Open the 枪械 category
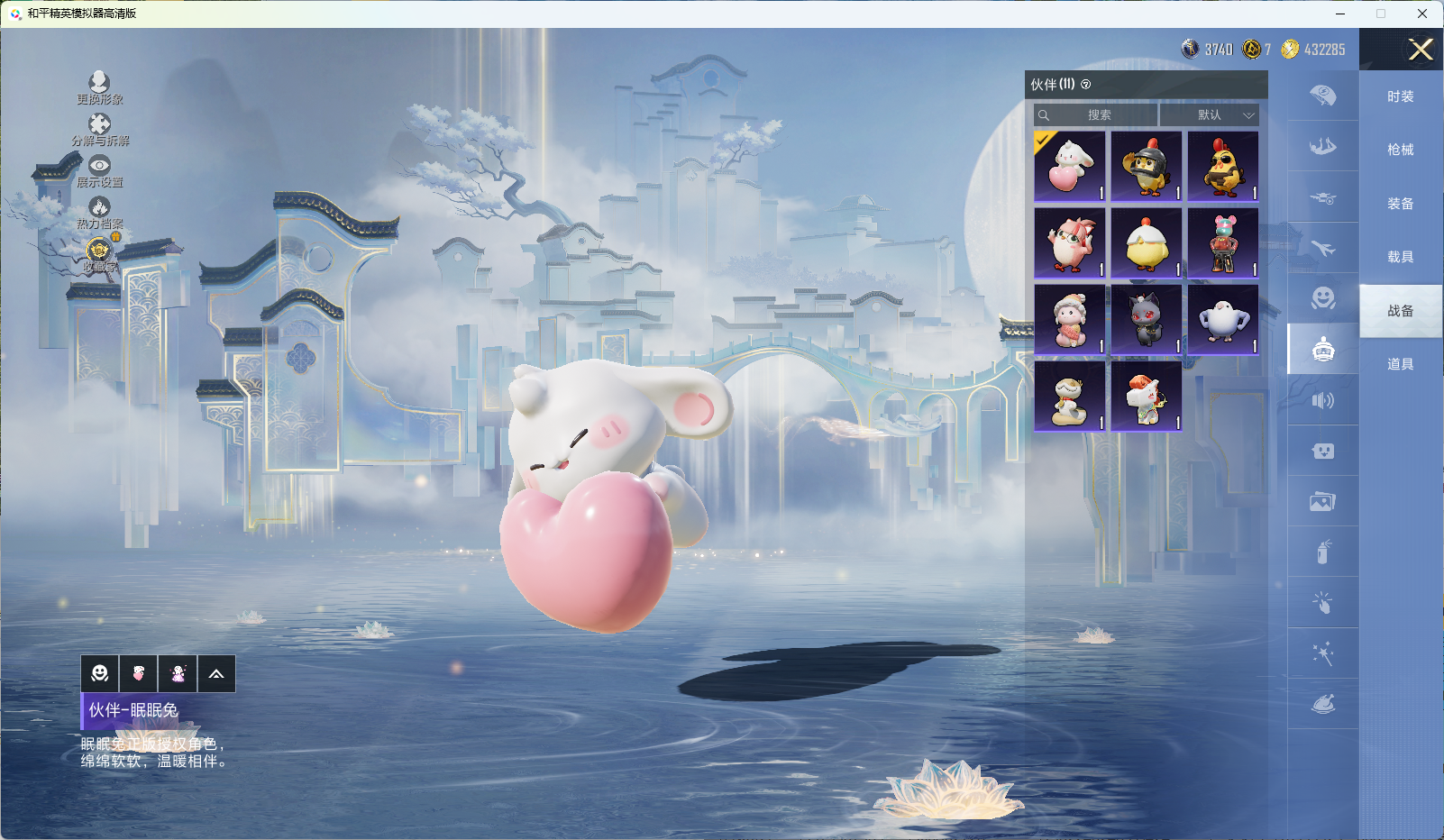Image resolution: width=1444 pixels, height=840 pixels. point(1400,150)
